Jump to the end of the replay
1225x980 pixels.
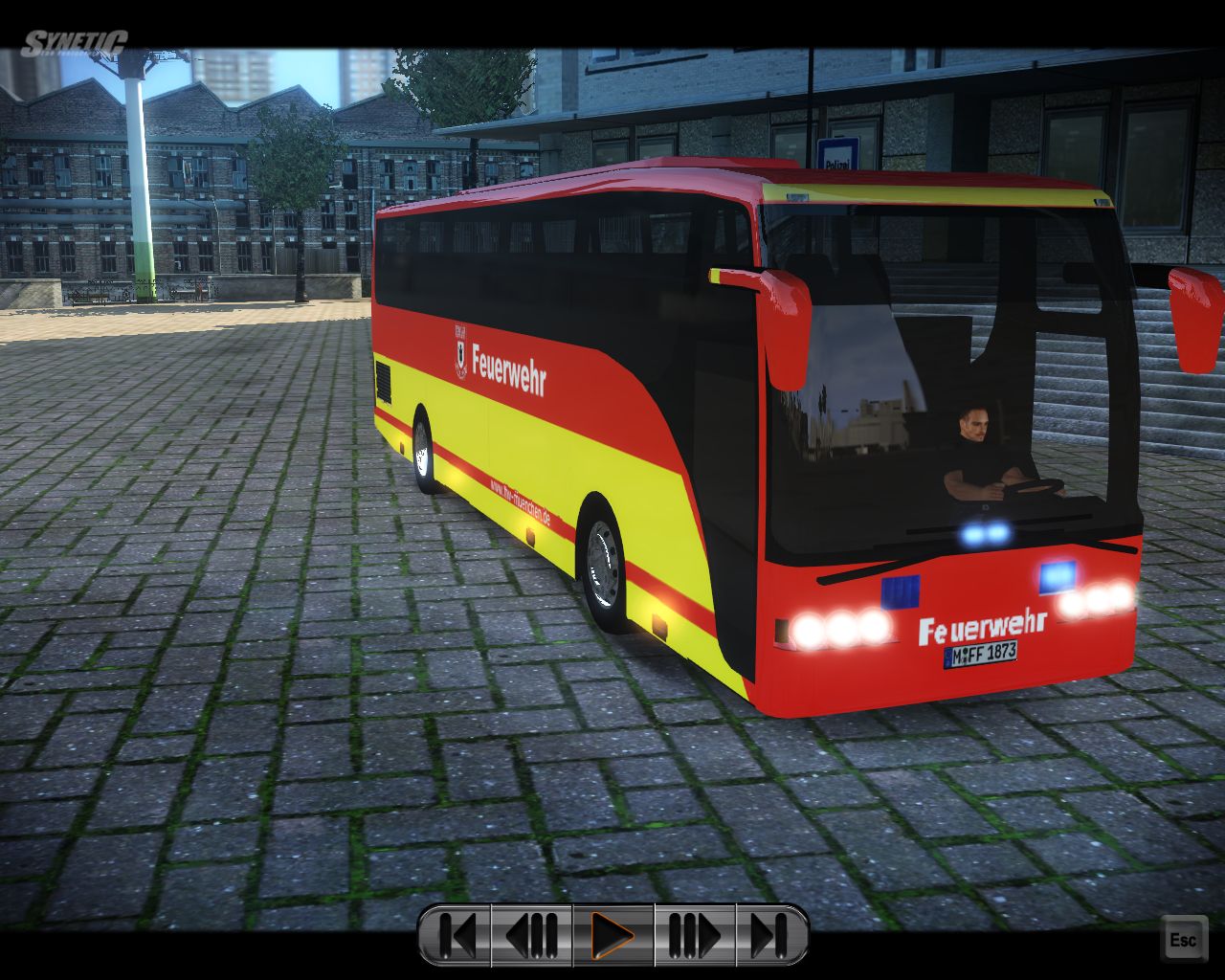coord(770,935)
